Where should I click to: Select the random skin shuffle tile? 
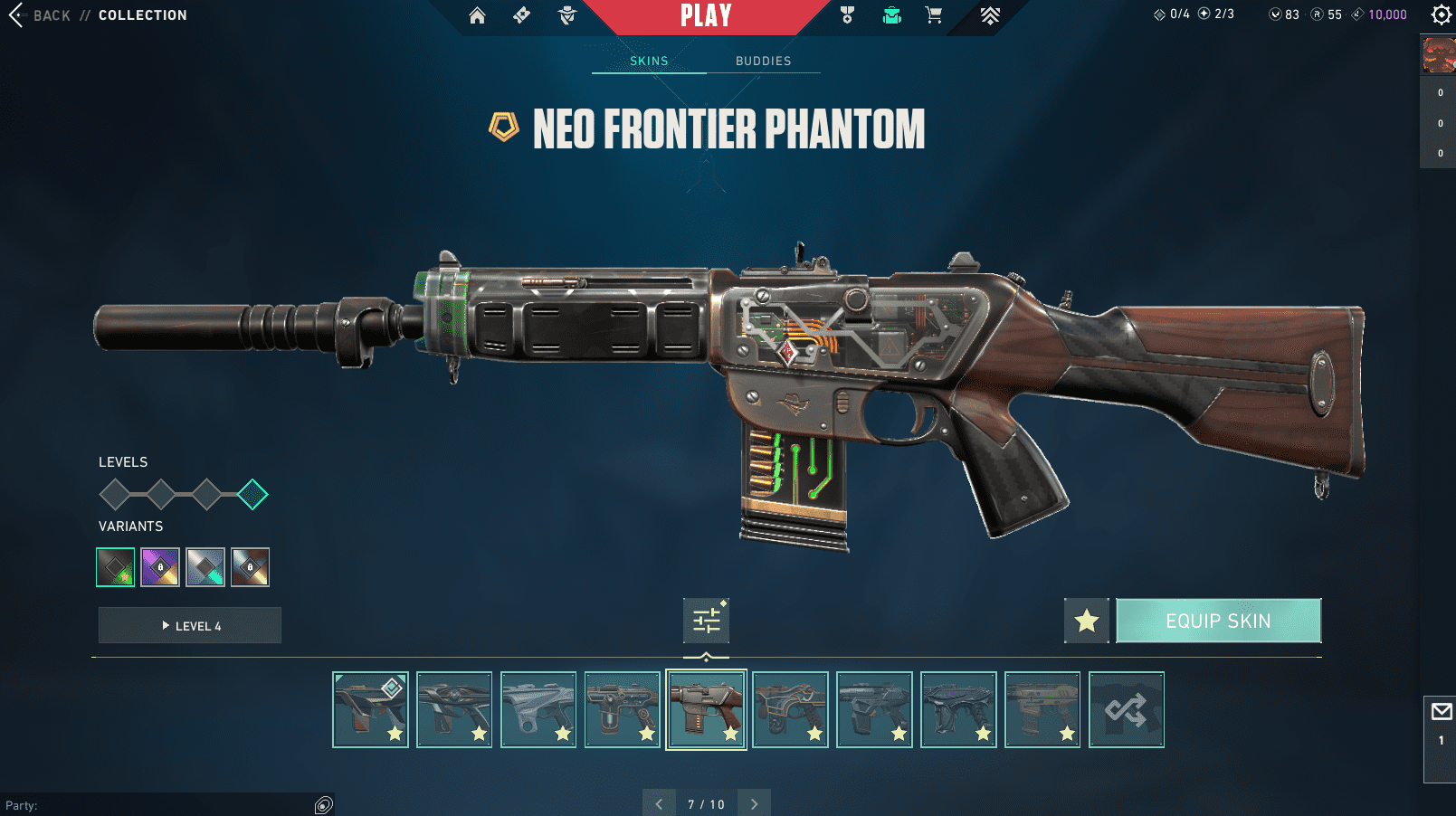pyautogui.click(x=1126, y=709)
